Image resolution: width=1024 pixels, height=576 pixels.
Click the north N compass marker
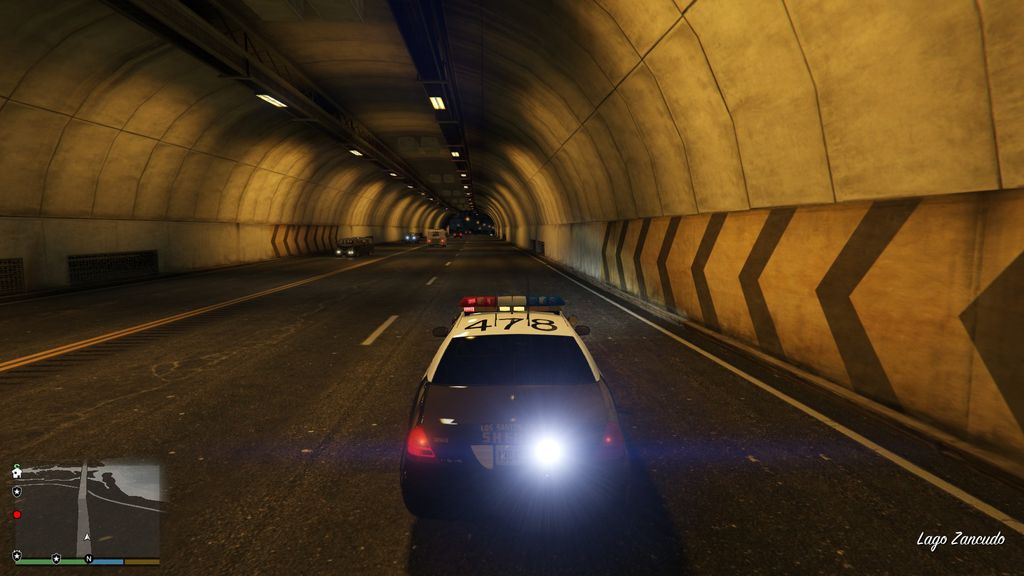(89, 558)
